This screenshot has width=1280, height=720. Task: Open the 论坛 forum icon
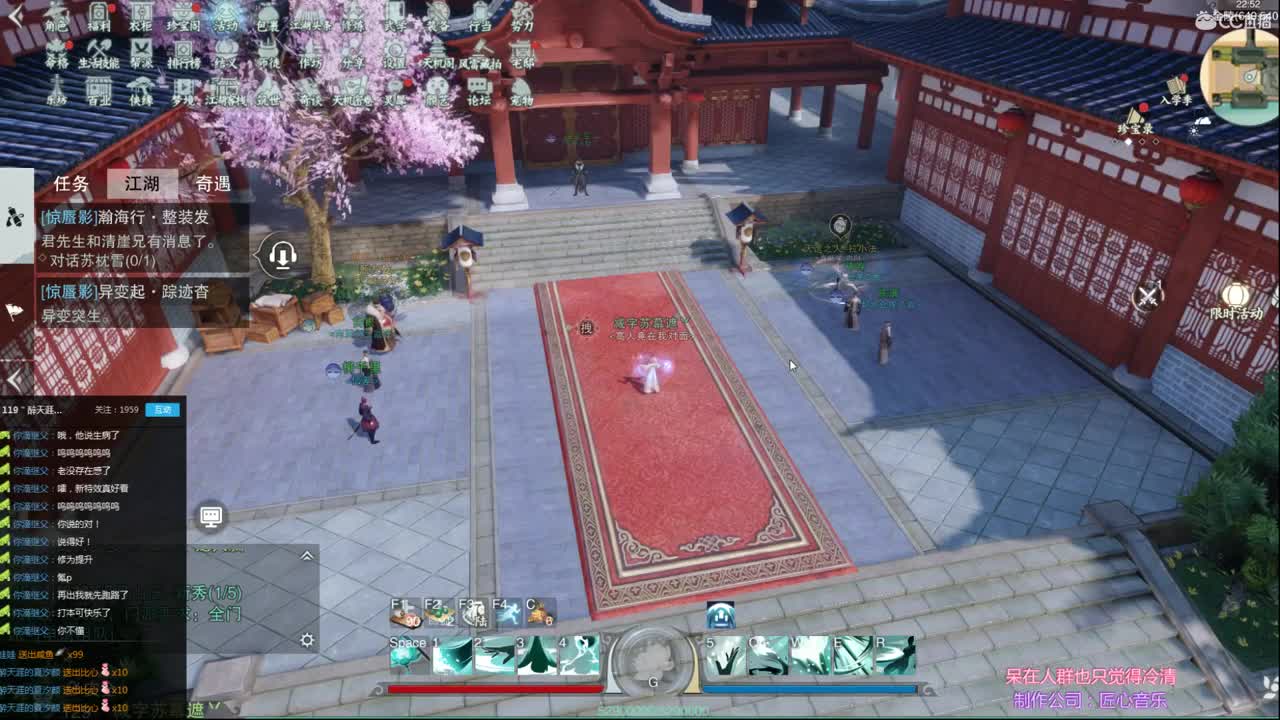point(477,88)
